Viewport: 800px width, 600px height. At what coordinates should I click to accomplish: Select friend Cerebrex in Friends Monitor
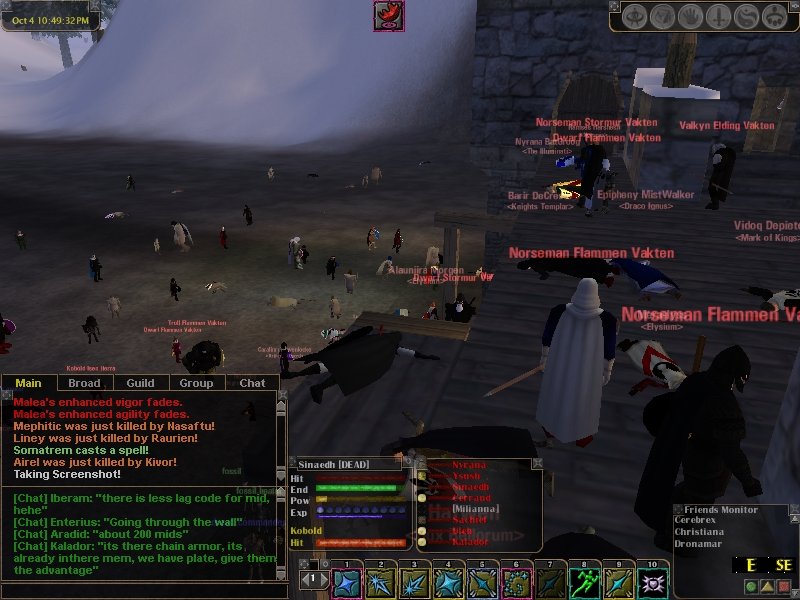[707, 521]
